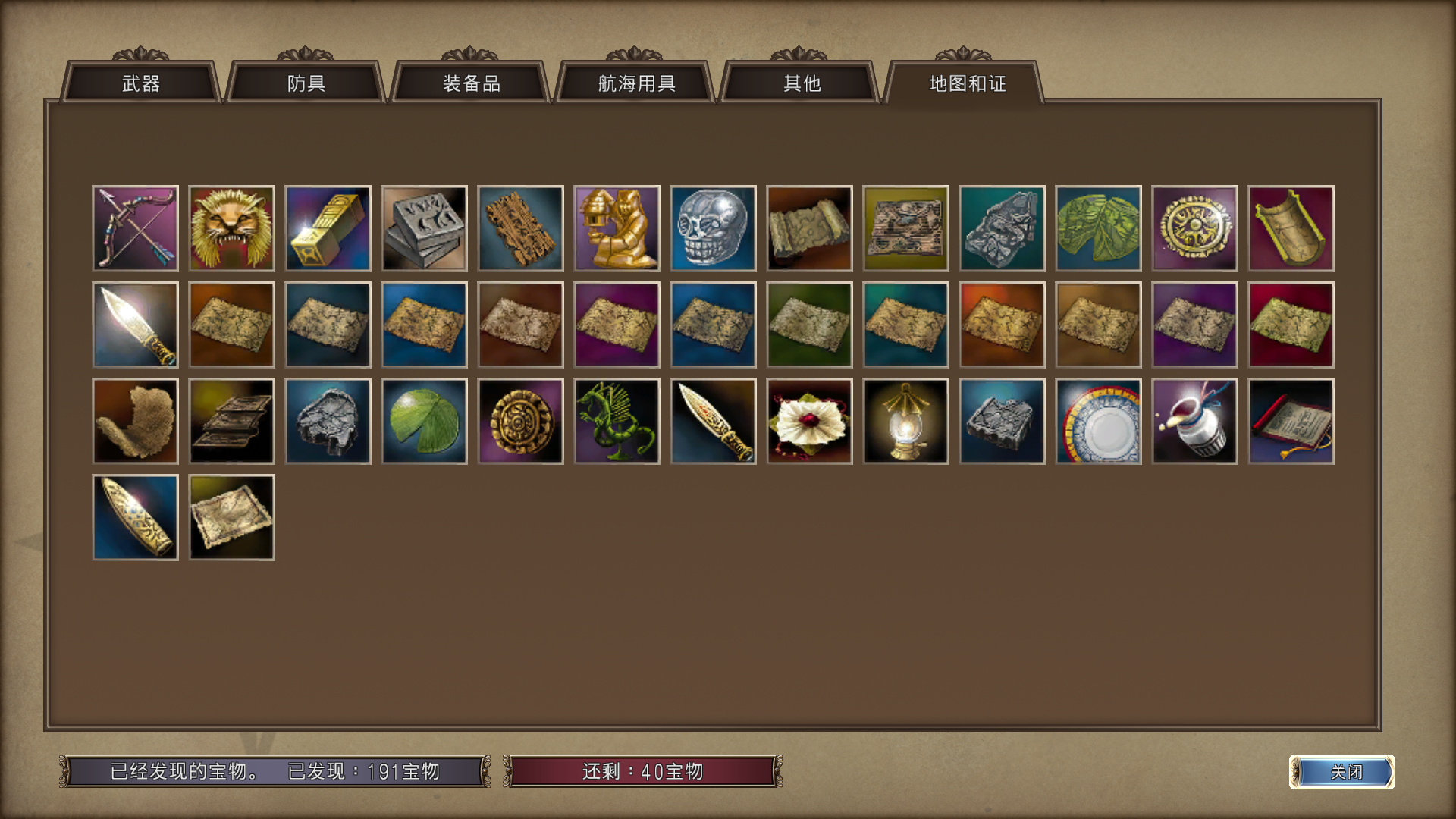Screen dimensions: 1456x819
Task: Select the silver skull treasure
Action: [x=714, y=228]
